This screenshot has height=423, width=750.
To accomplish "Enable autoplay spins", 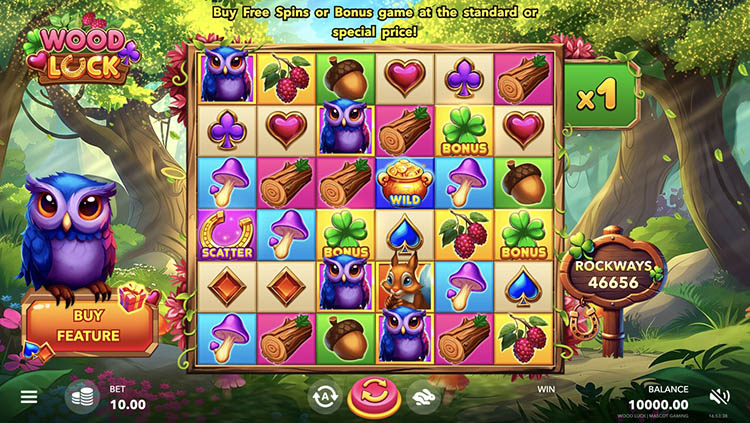I will [x=323, y=397].
